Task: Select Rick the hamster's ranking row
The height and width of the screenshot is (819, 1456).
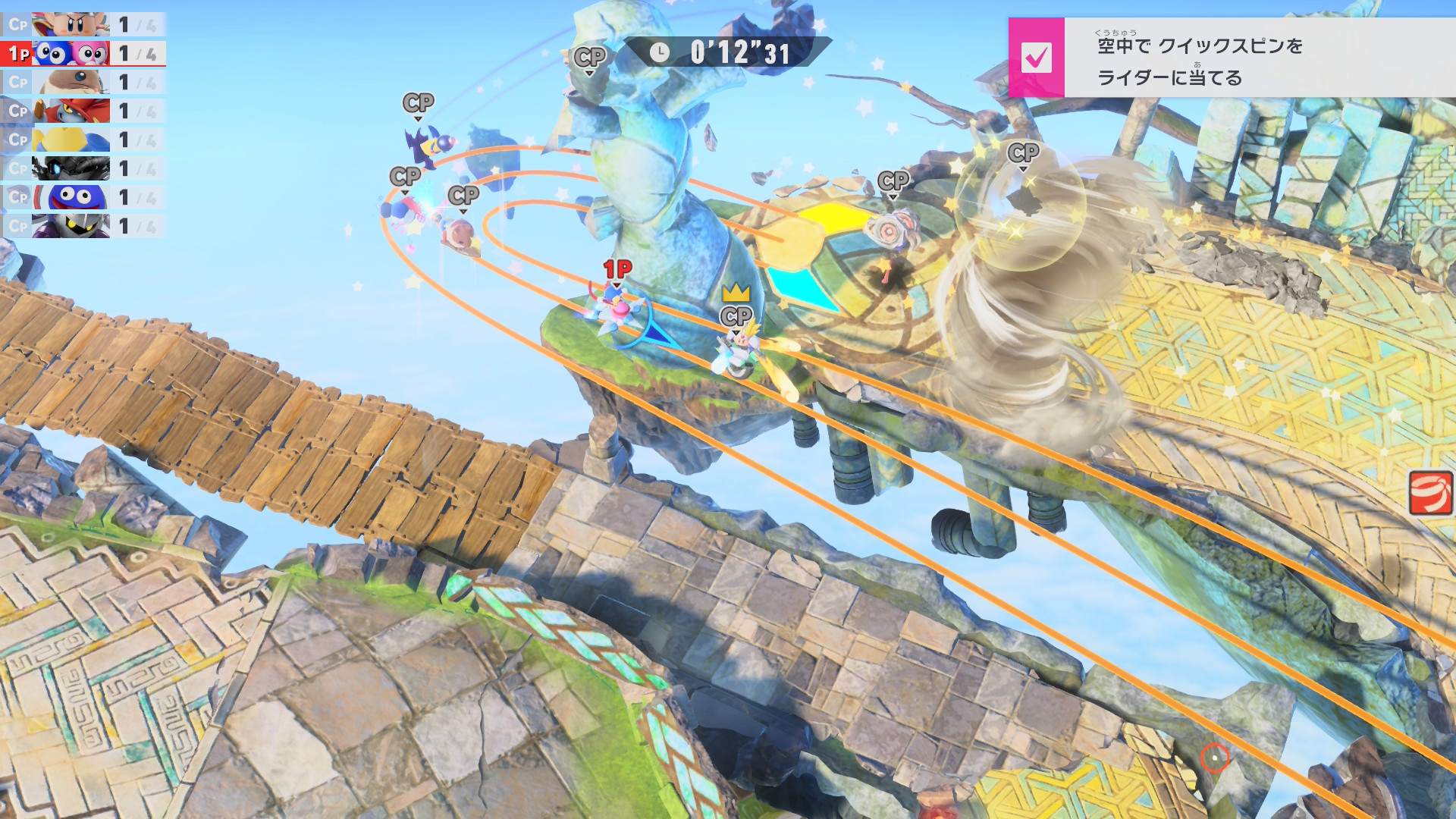Action: pyautogui.click(x=83, y=82)
